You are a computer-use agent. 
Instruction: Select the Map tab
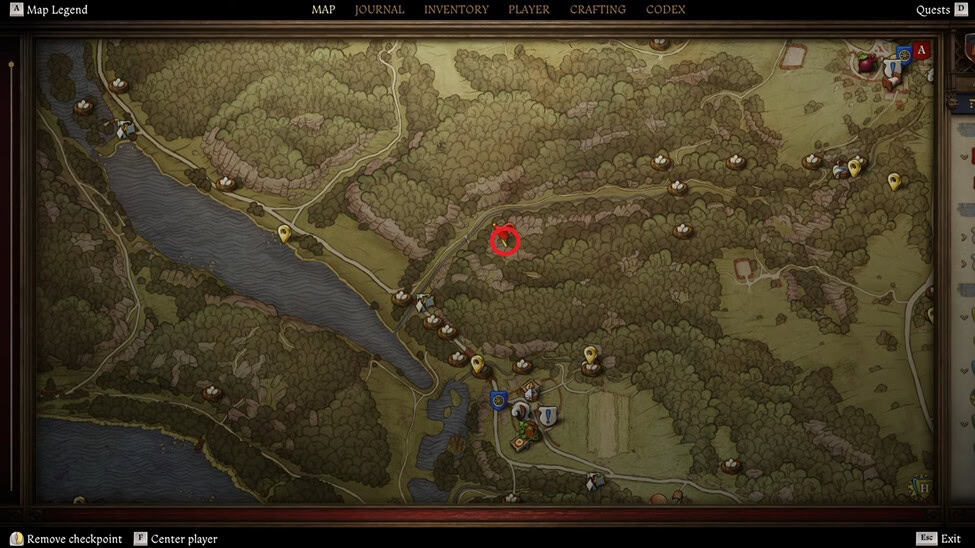(x=323, y=10)
